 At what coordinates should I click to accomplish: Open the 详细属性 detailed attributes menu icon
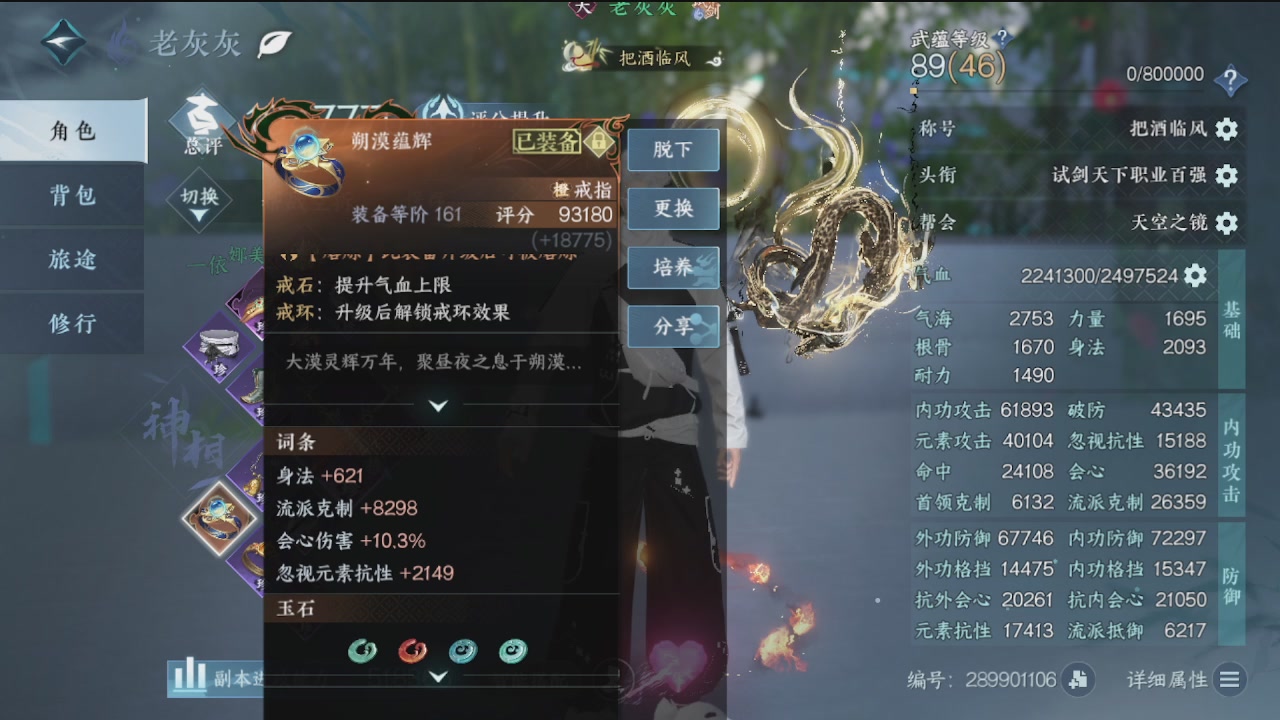coord(1229,680)
